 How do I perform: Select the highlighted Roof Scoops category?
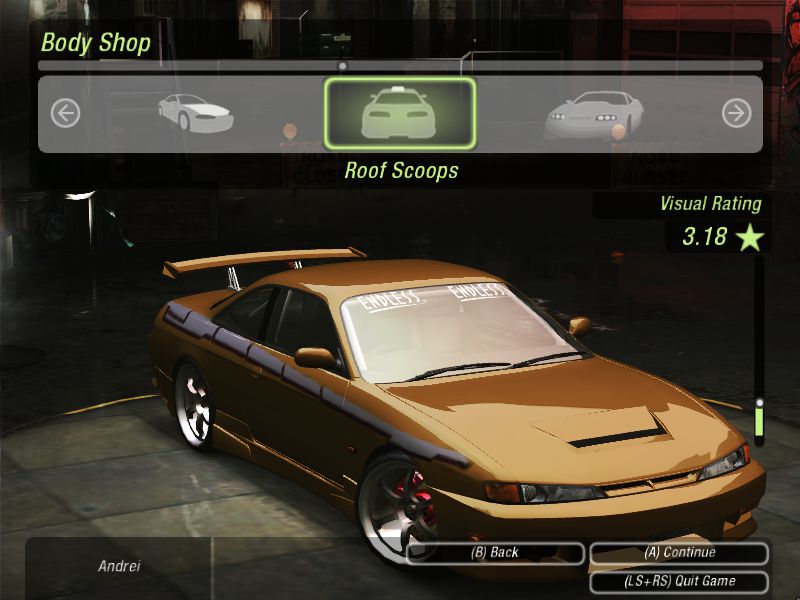point(400,114)
